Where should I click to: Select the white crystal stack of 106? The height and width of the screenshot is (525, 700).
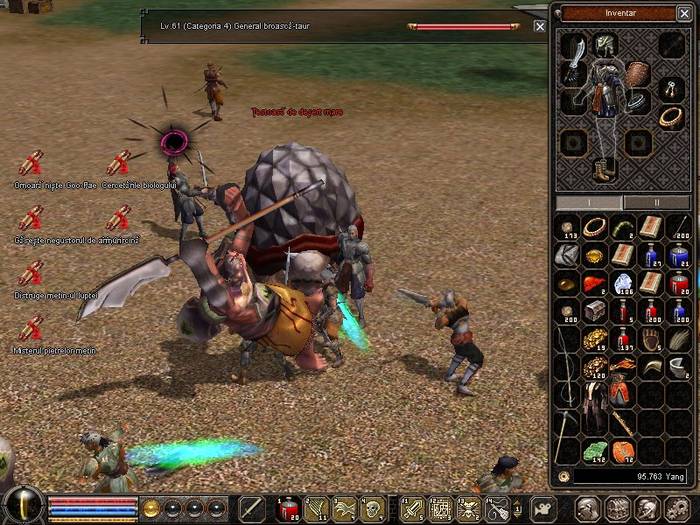623,284
